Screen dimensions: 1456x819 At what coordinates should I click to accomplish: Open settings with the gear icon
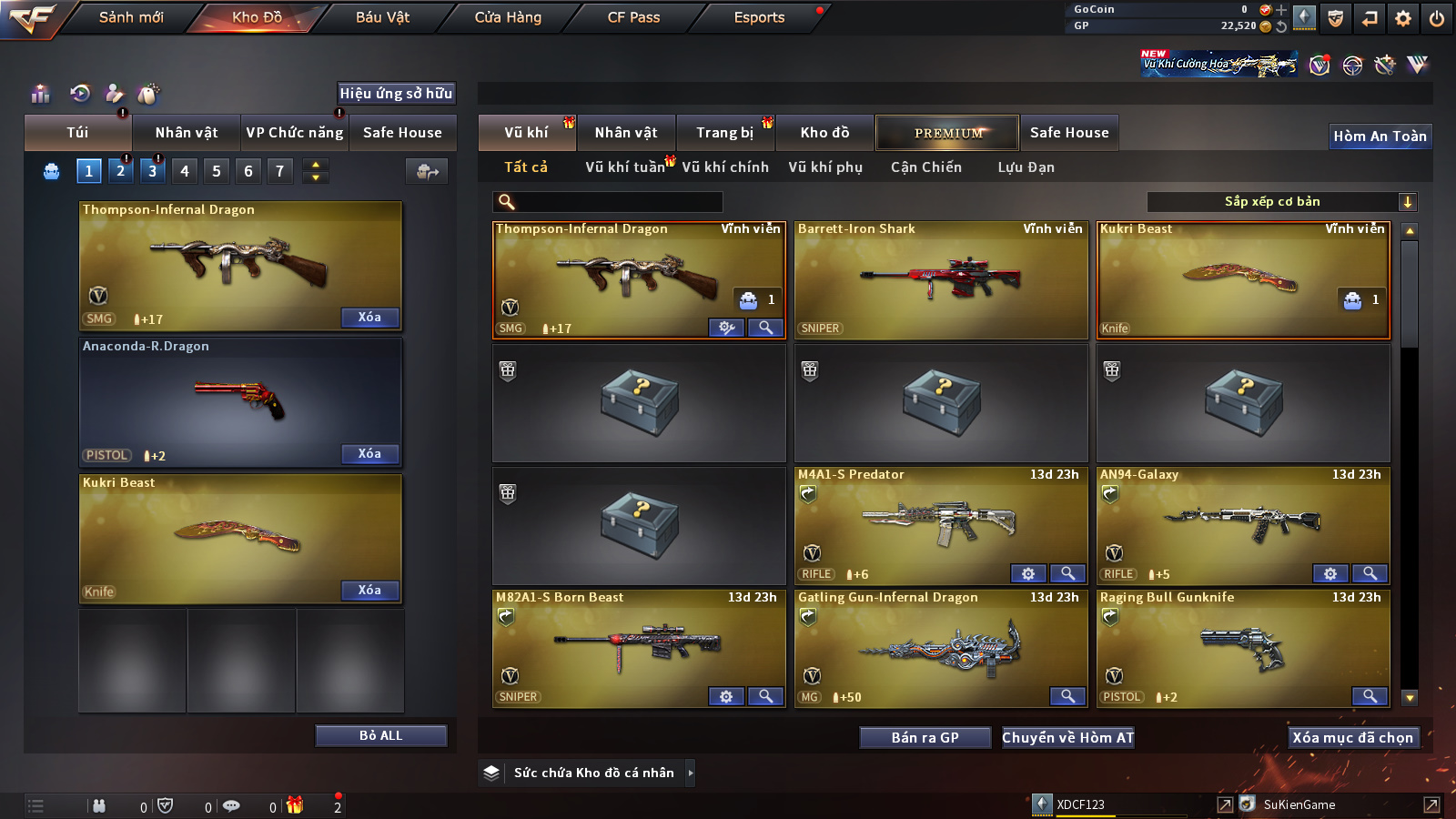[1403, 17]
